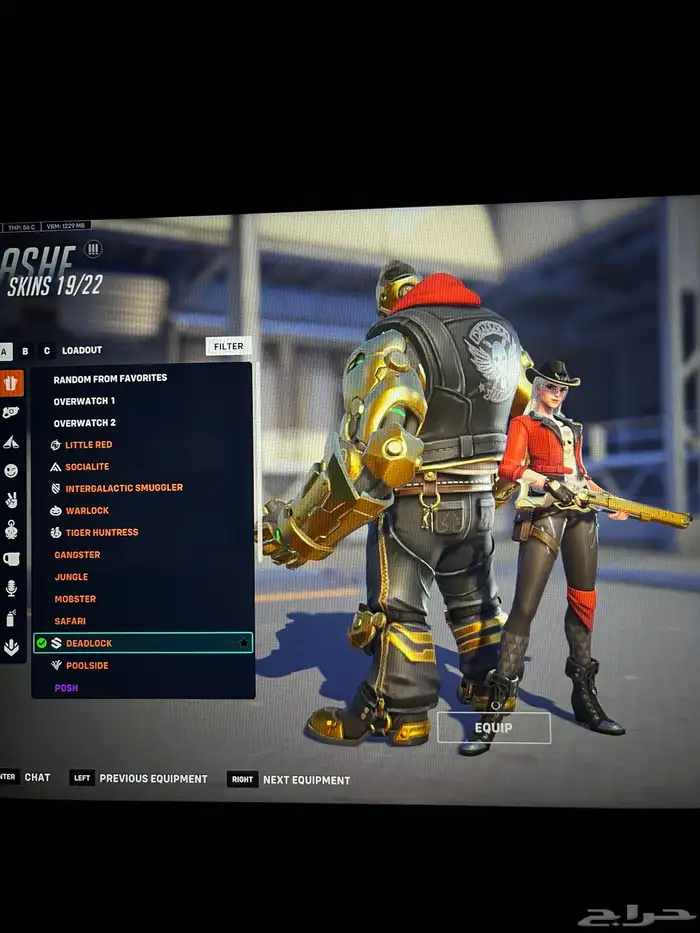The height and width of the screenshot is (933, 700).
Task: Select the Little Red skin
Action: pos(88,444)
